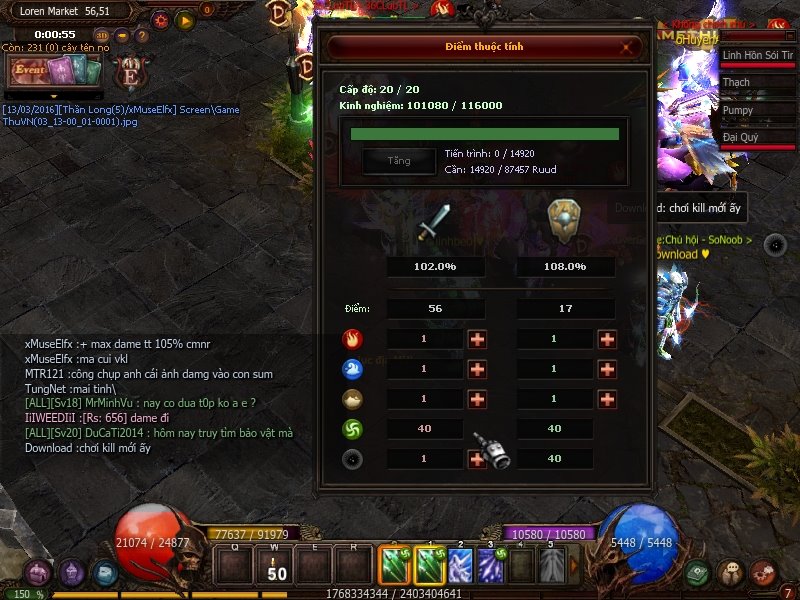Click the orange play arrow button
Screen dimensions: 800x600
(x=184, y=19)
